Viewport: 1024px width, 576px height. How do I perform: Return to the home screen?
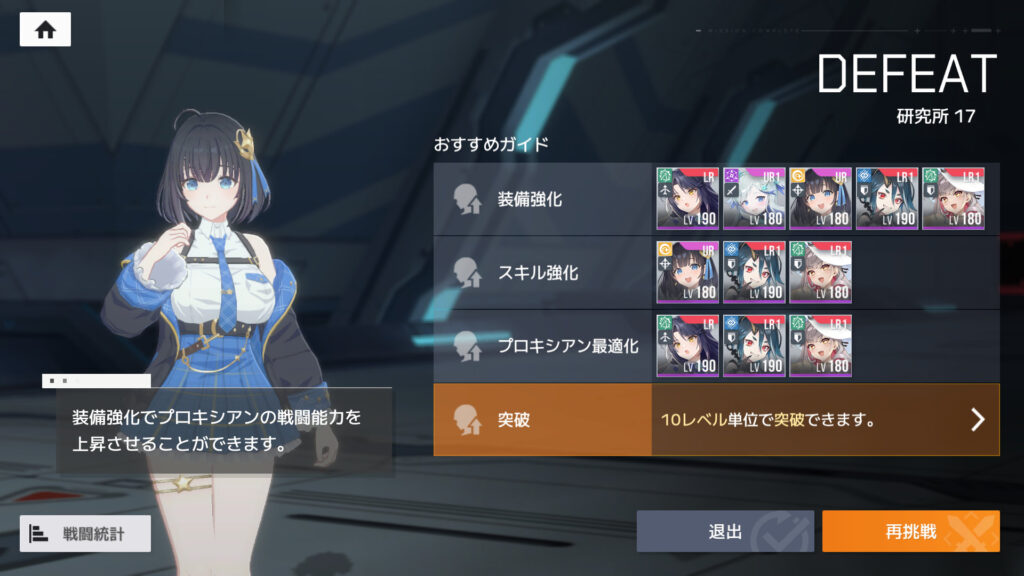(45, 29)
